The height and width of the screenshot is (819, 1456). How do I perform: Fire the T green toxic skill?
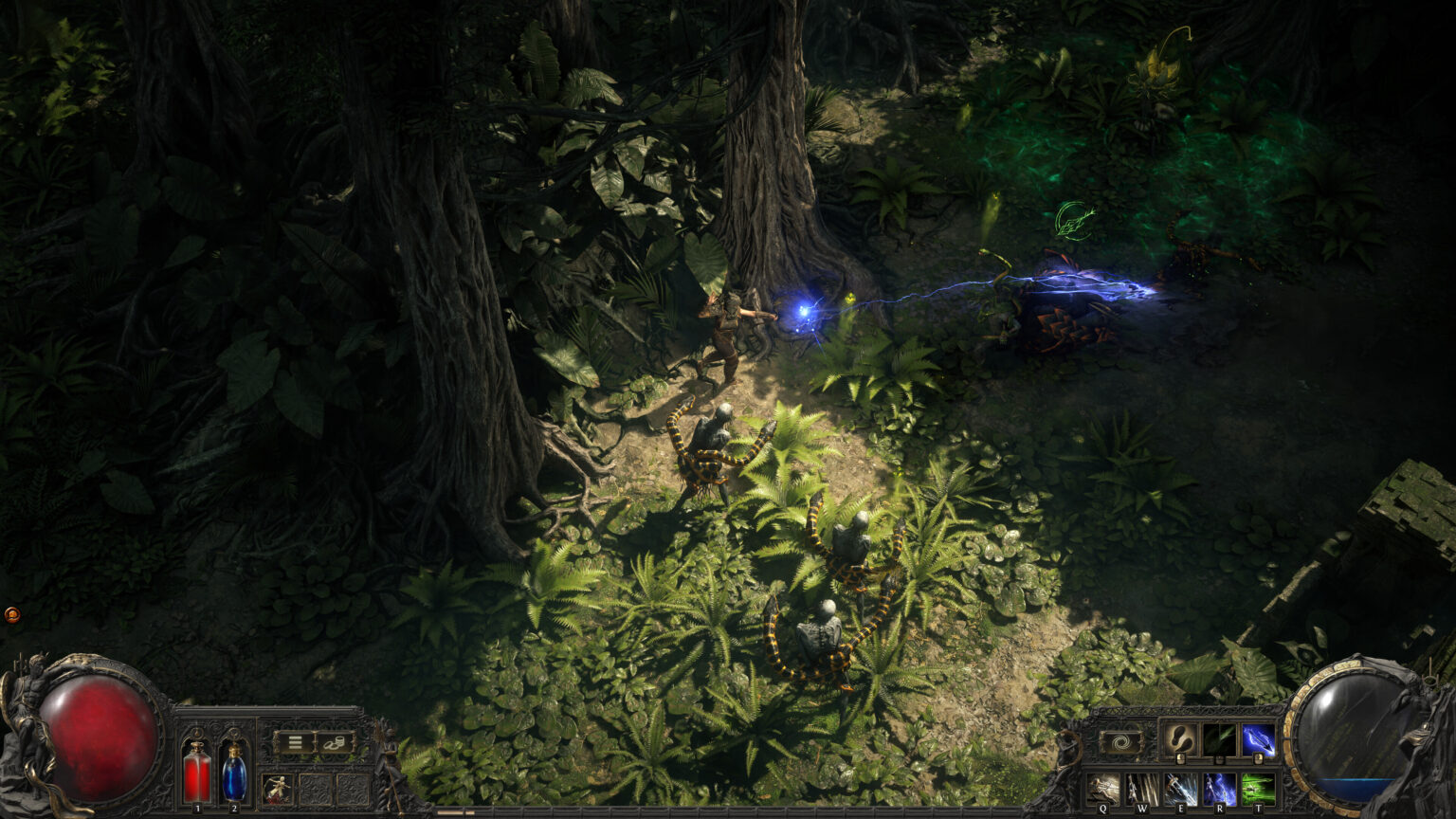1257,789
